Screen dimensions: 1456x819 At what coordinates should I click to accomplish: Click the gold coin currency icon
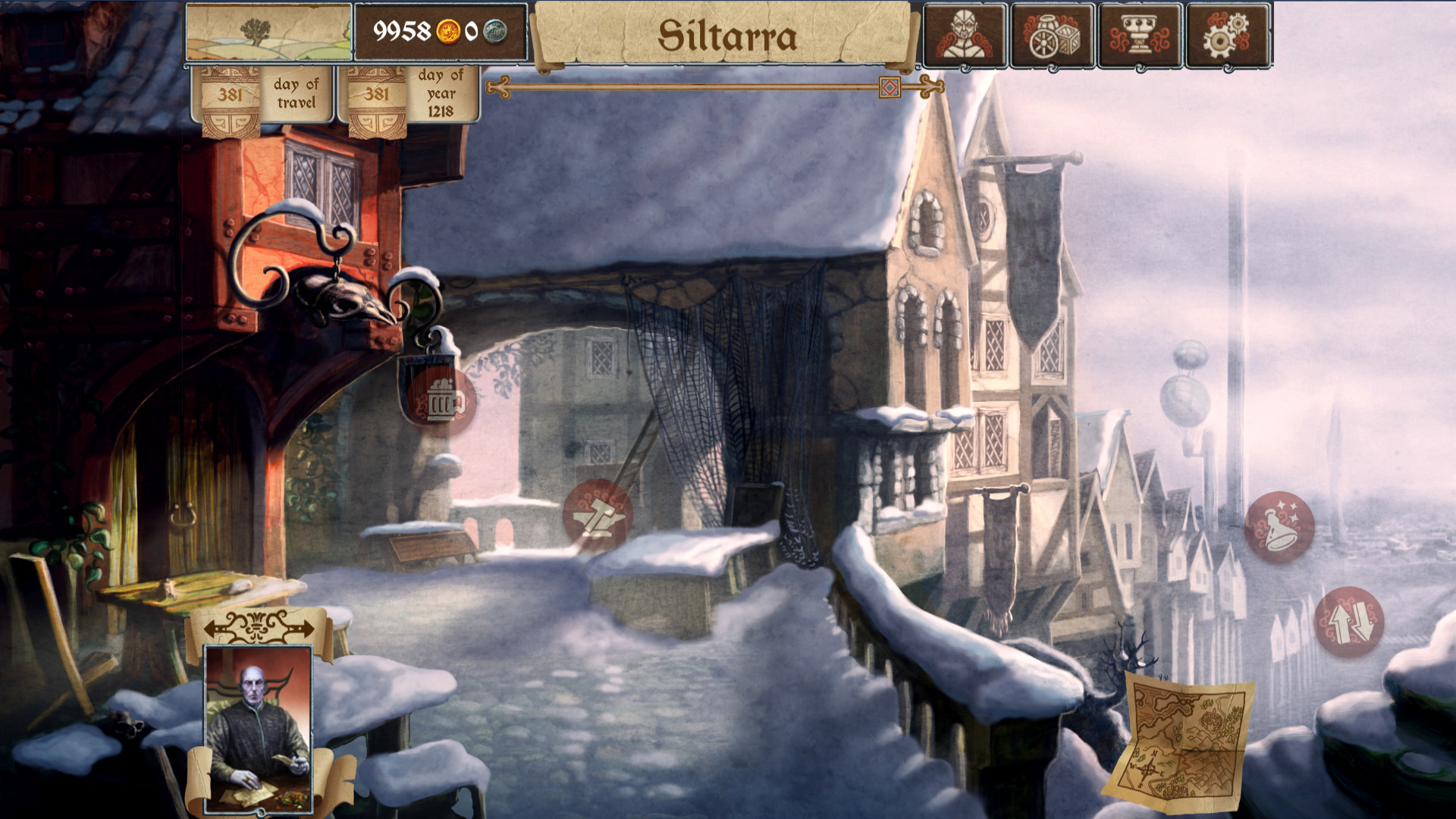point(450,32)
